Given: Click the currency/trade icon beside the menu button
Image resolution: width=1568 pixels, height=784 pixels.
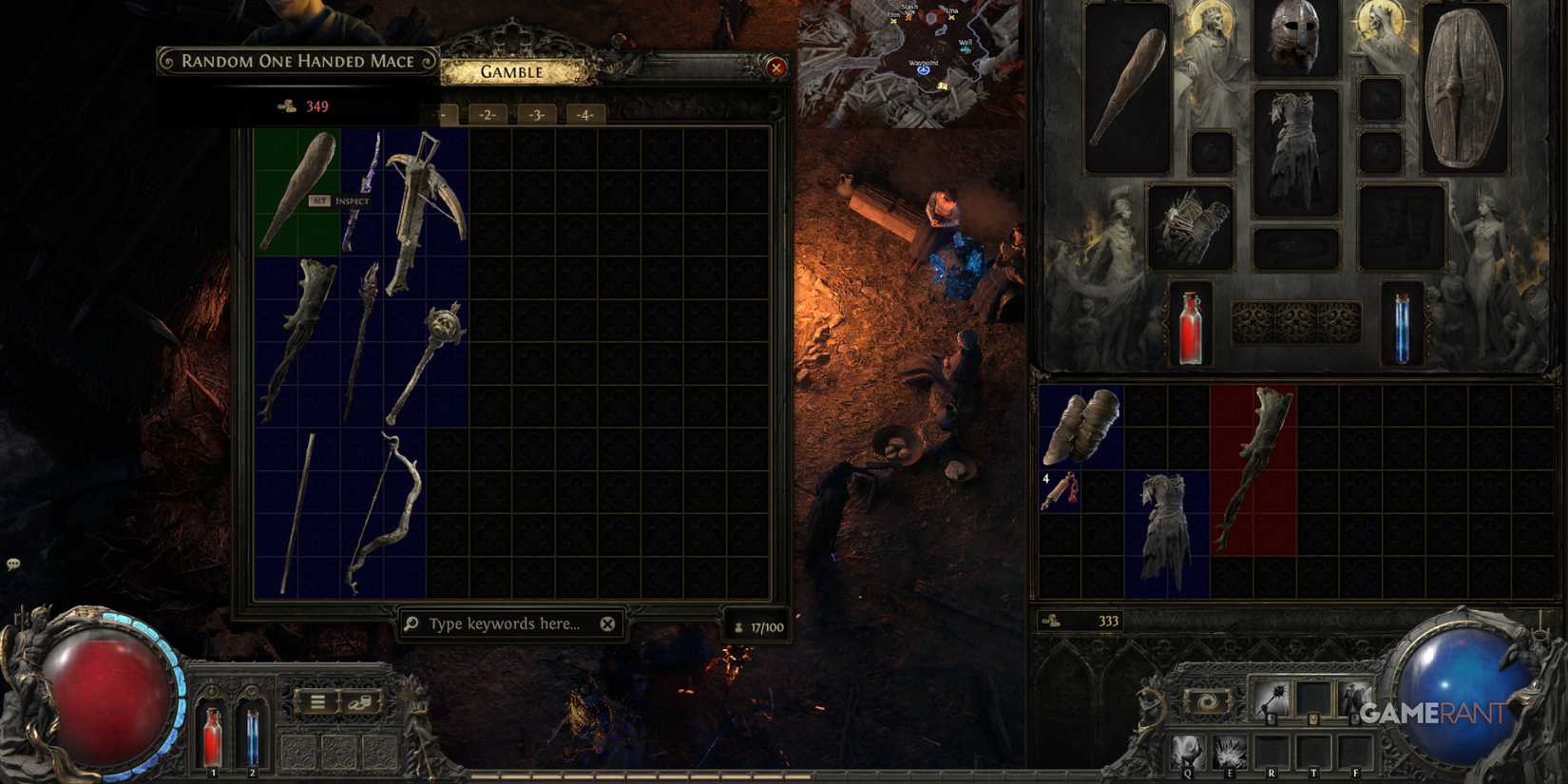Looking at the screenshot, I should pyautogui.click(x=358, y=703).
